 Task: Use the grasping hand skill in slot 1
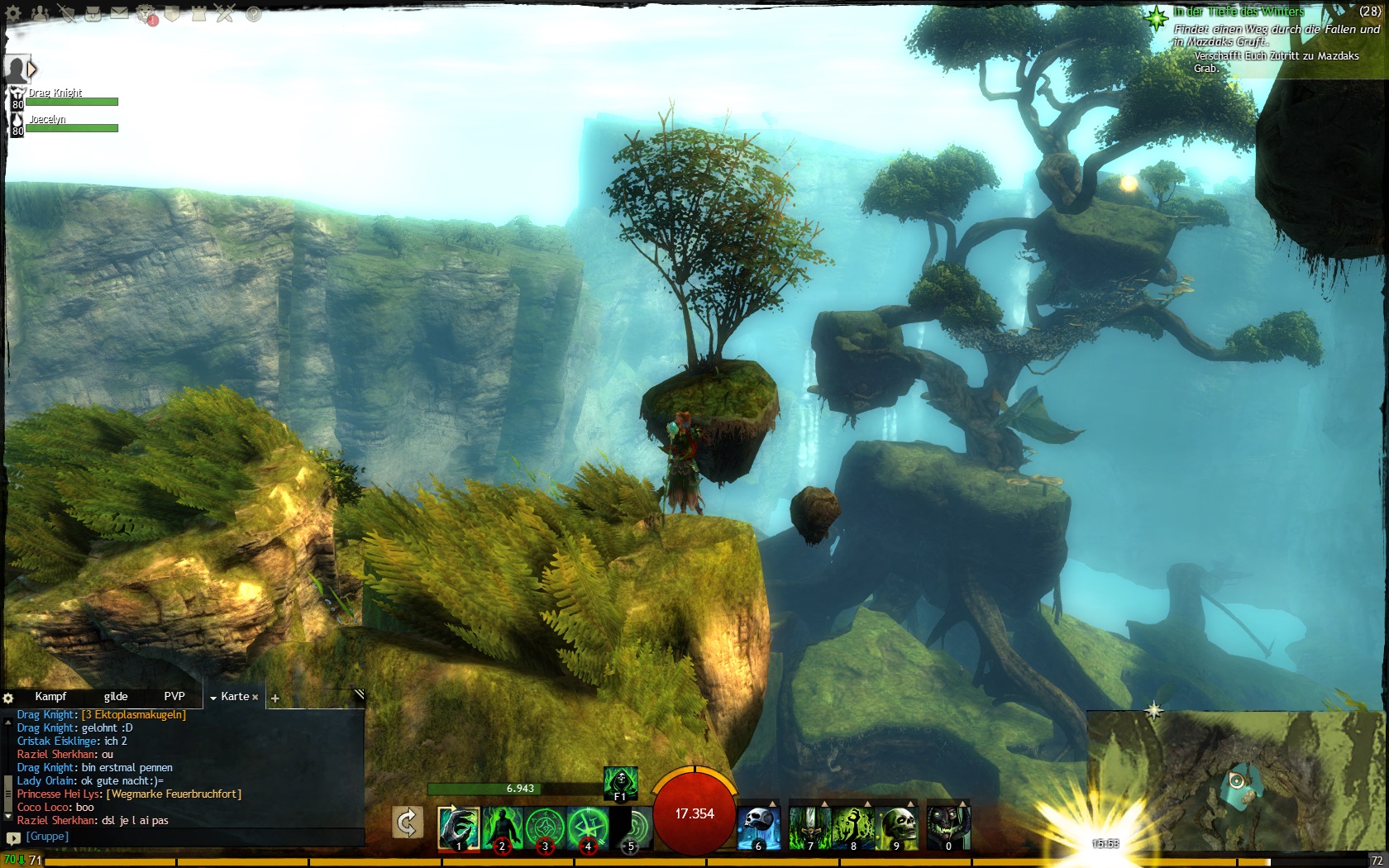click(x=459, y=828)
